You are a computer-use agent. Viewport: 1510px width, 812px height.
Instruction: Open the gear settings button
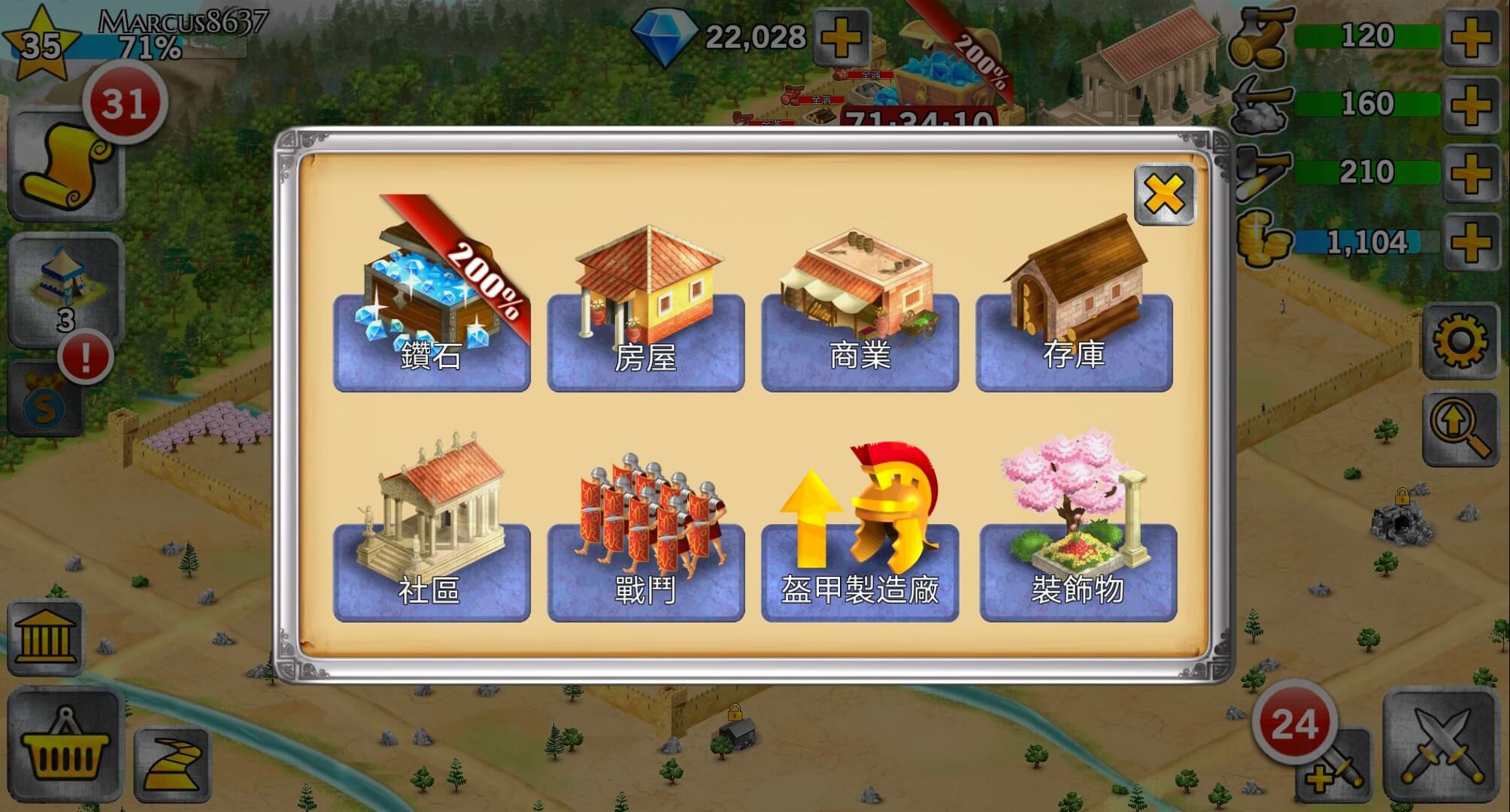pos(1460,341)
